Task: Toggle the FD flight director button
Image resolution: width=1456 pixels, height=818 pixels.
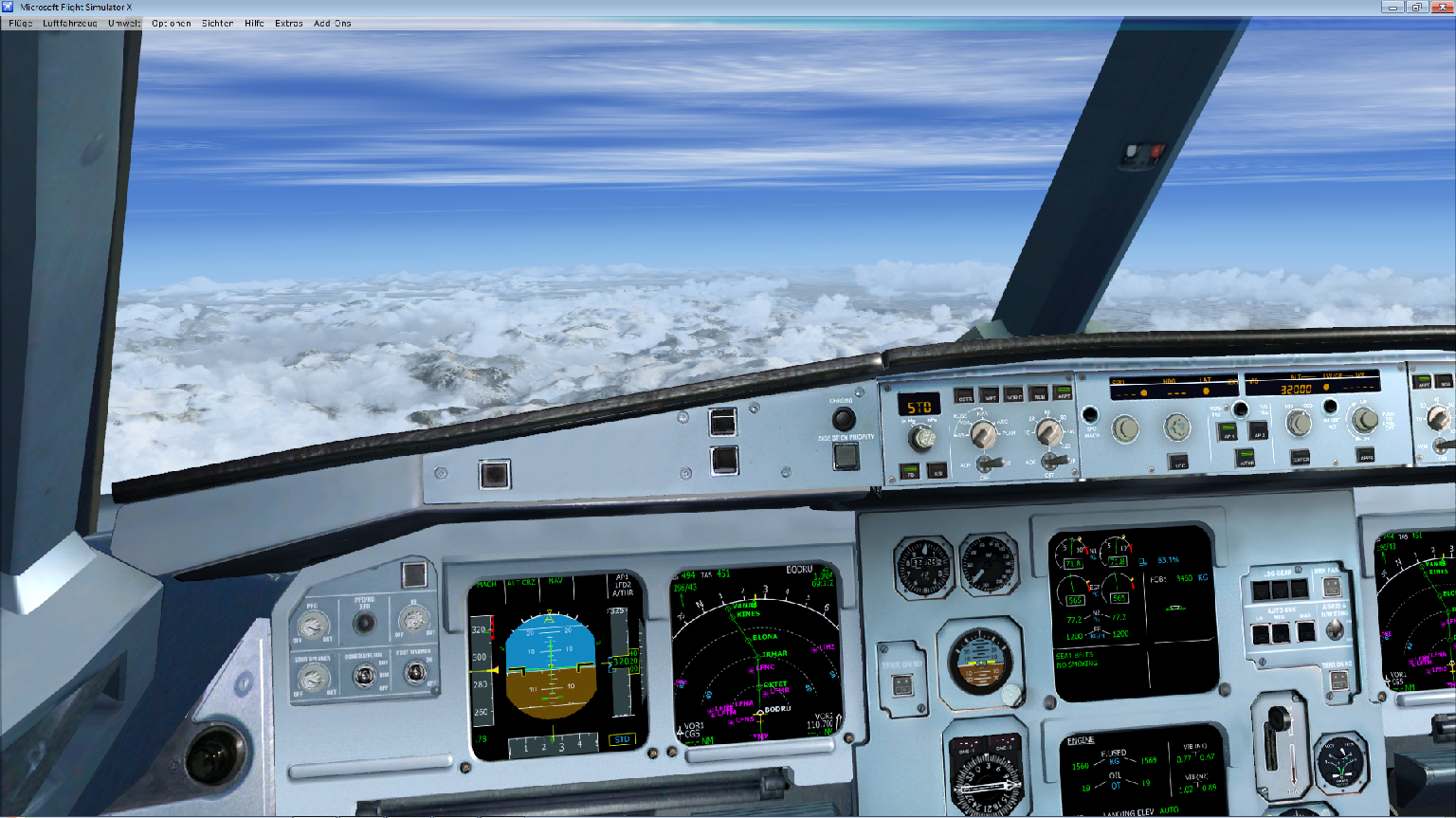Action: tap(910, 470)
